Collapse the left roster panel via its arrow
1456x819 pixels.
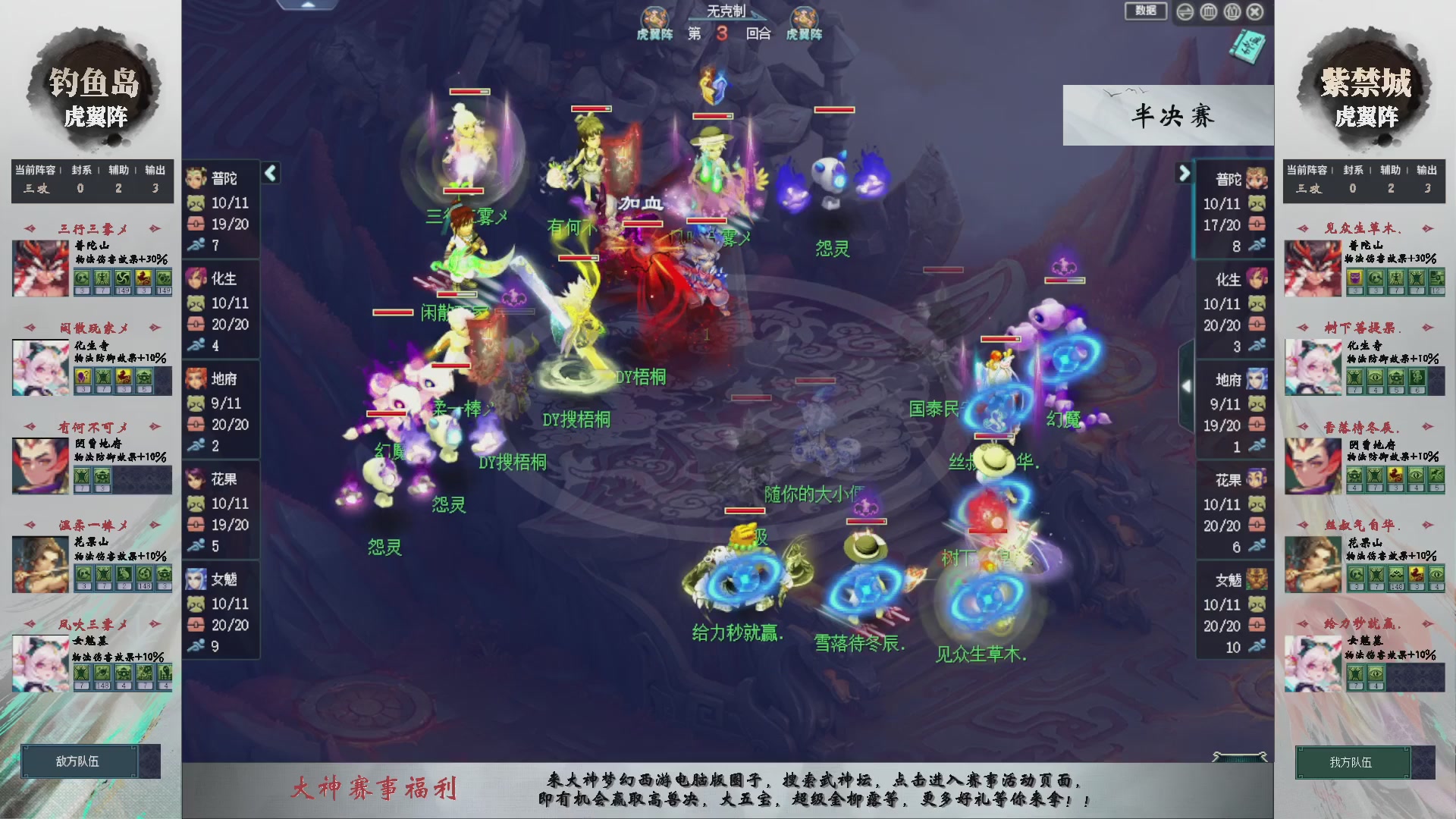pos(271,173)
